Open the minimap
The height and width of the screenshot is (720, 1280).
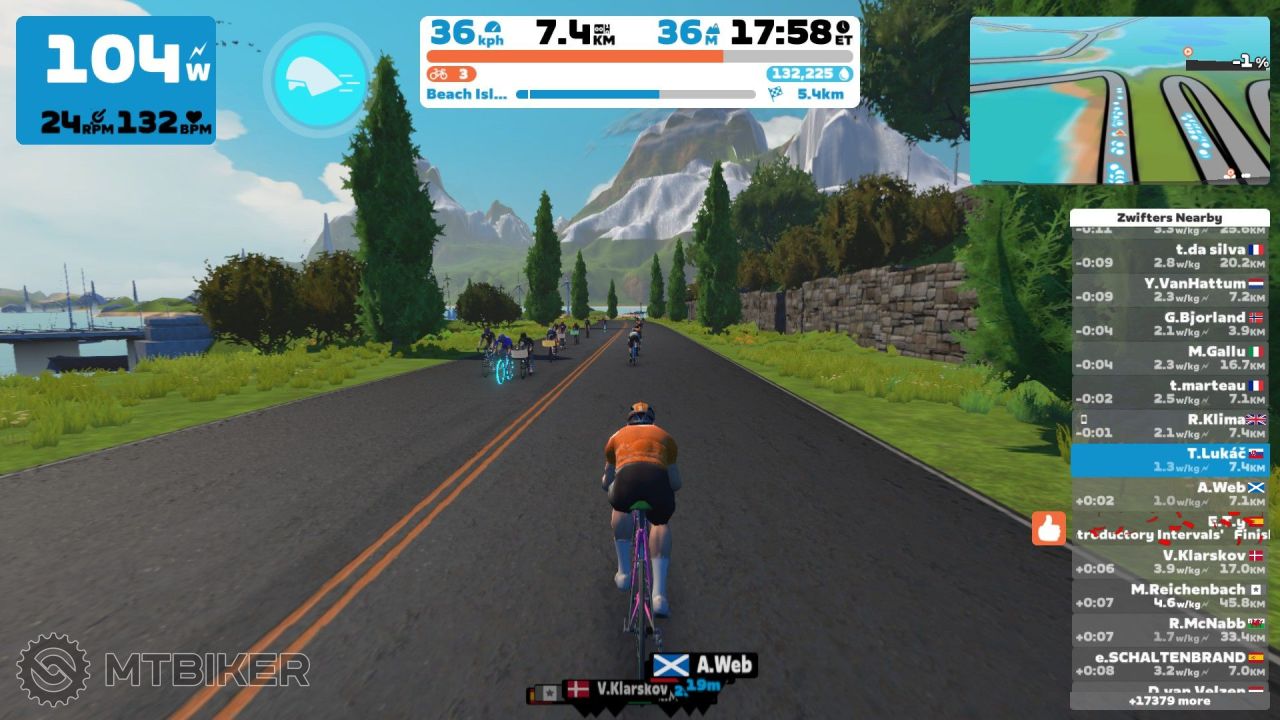pos(1119,100)
